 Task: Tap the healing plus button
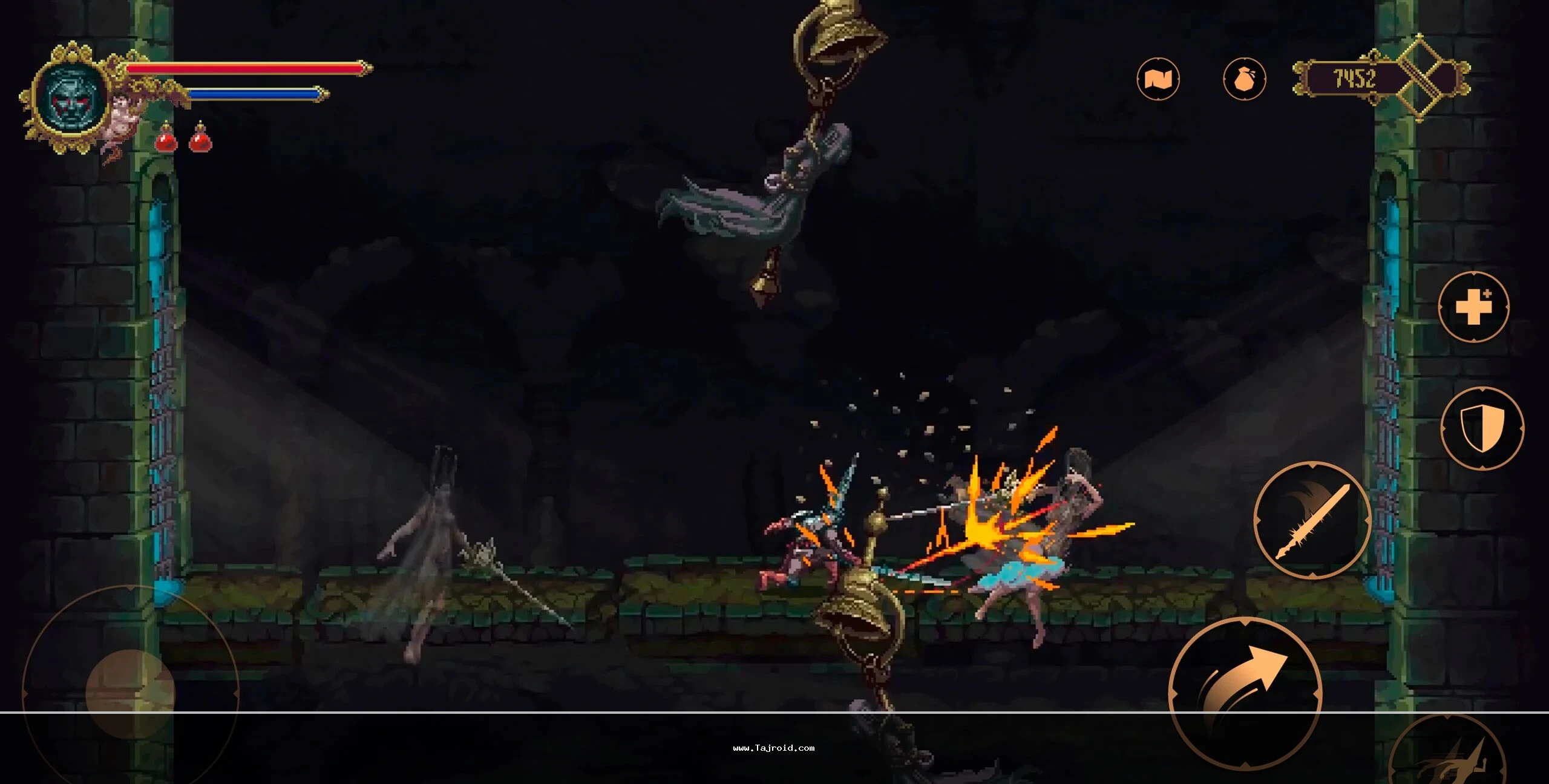click(1473, 307)
